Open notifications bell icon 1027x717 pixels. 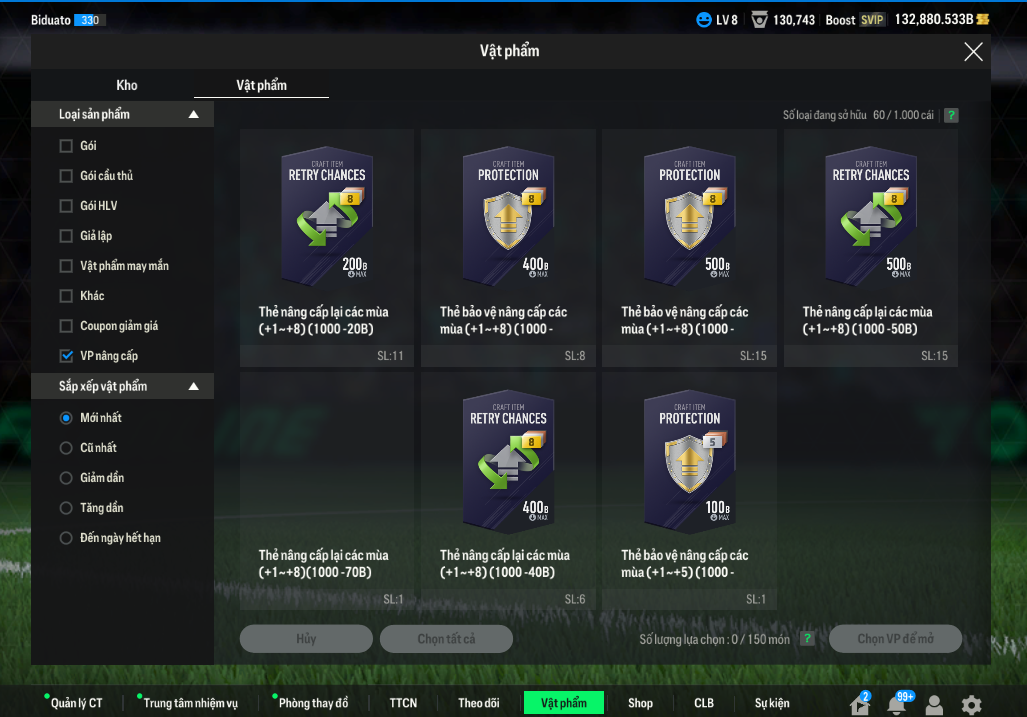point(897,704)
